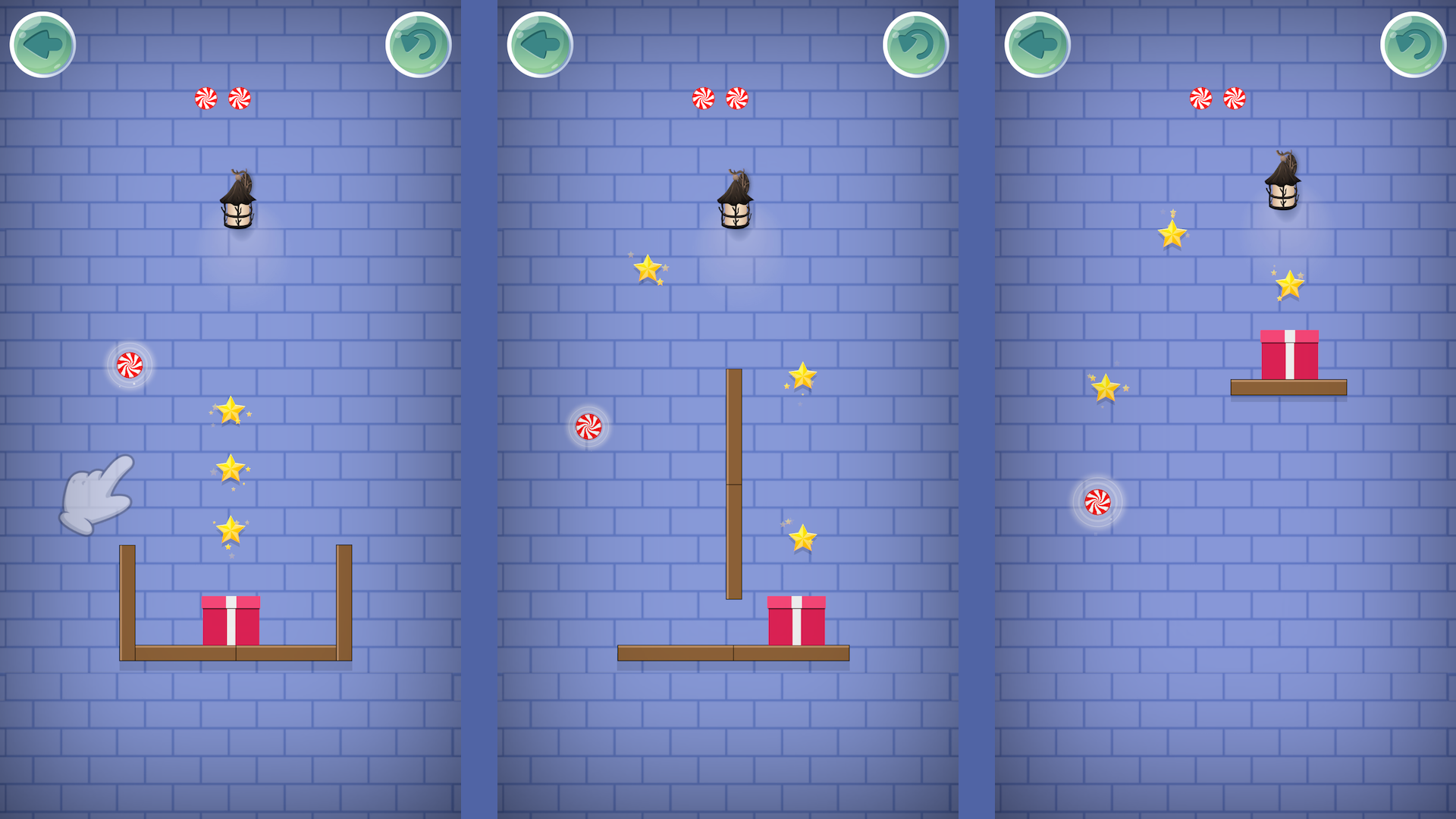The image size is (1456, 819).
Task: Click the hanging lantern in the left panel
Action: [237, 201]
